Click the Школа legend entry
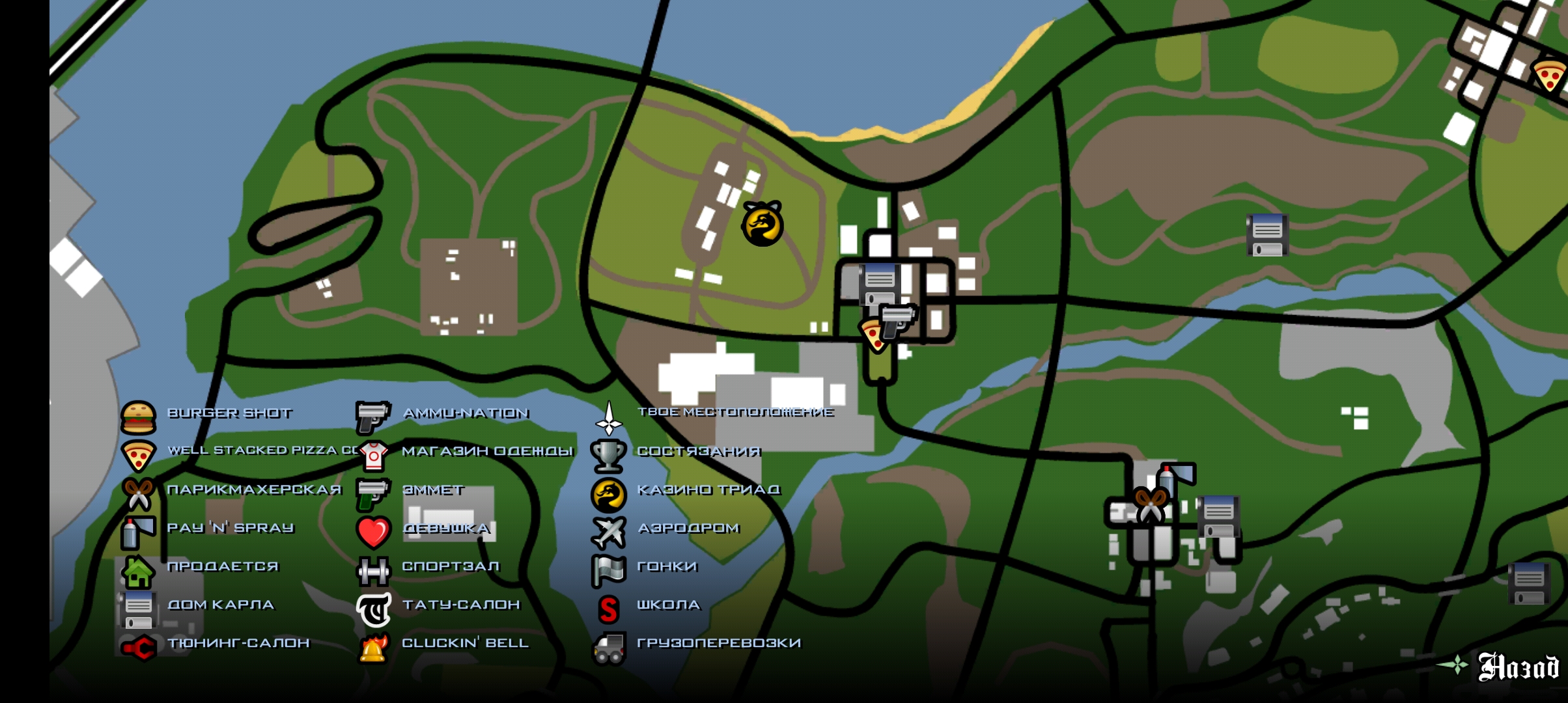This screenshot has height=703, width=1568. click(668, 605)
